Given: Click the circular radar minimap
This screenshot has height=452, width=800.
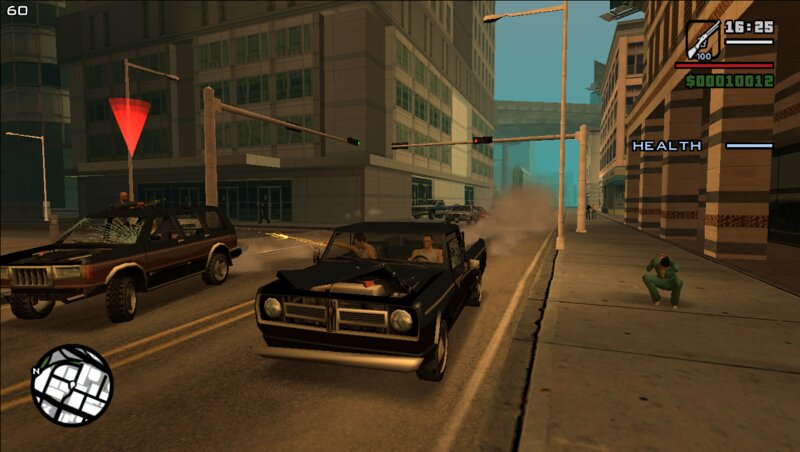Looking at the screenshot, I should 72,385.
